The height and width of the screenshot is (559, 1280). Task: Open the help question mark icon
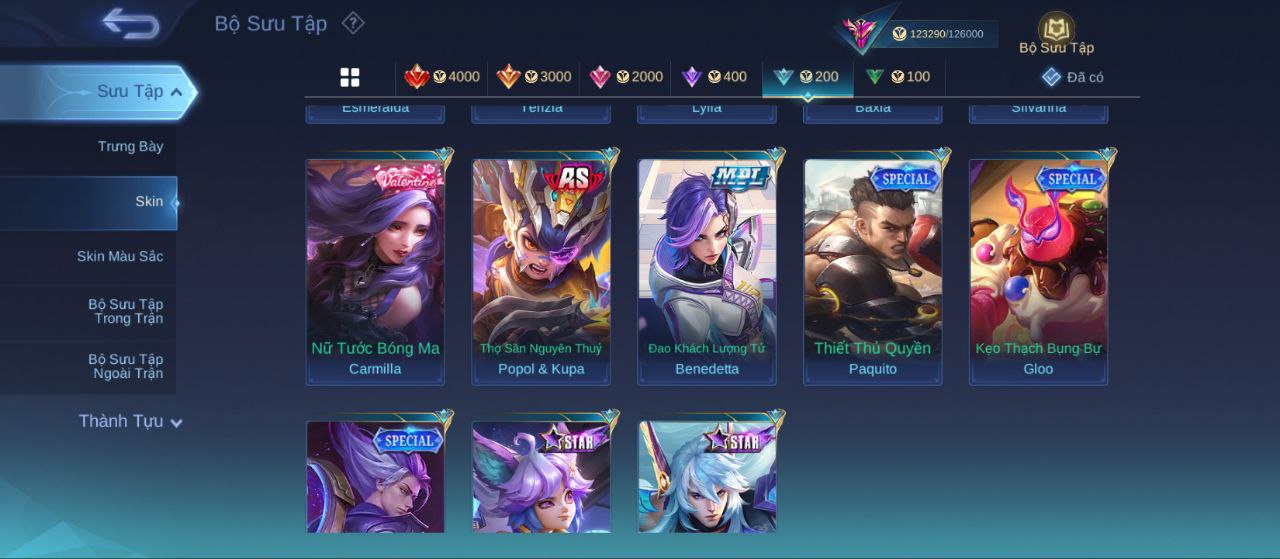coord(353,23)
